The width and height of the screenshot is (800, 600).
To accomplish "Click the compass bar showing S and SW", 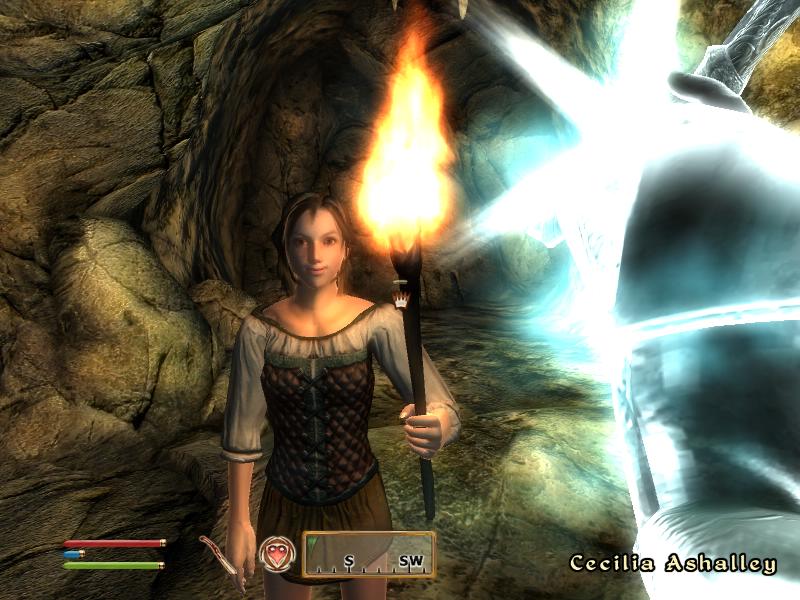I will tap(368, 555).
